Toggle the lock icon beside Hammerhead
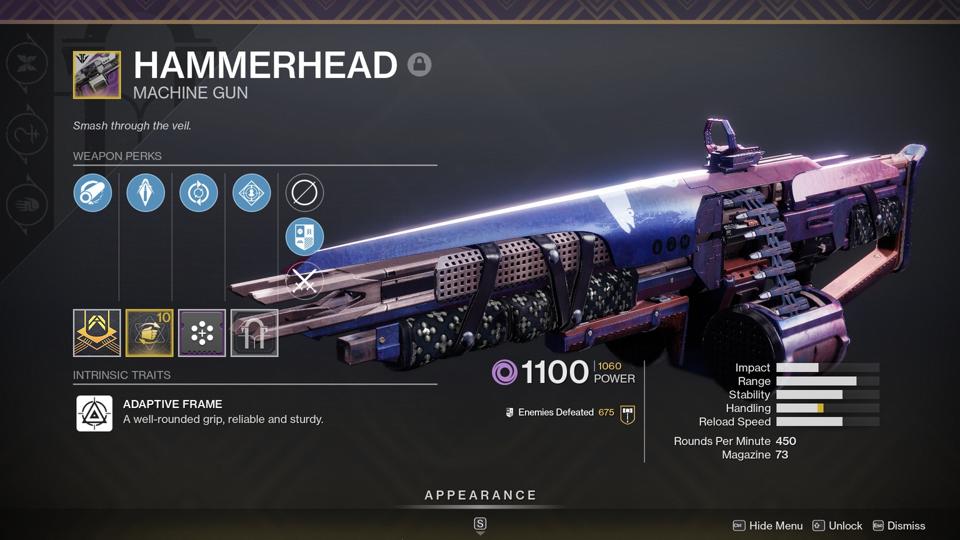960x540 pixels. point(420,65)
